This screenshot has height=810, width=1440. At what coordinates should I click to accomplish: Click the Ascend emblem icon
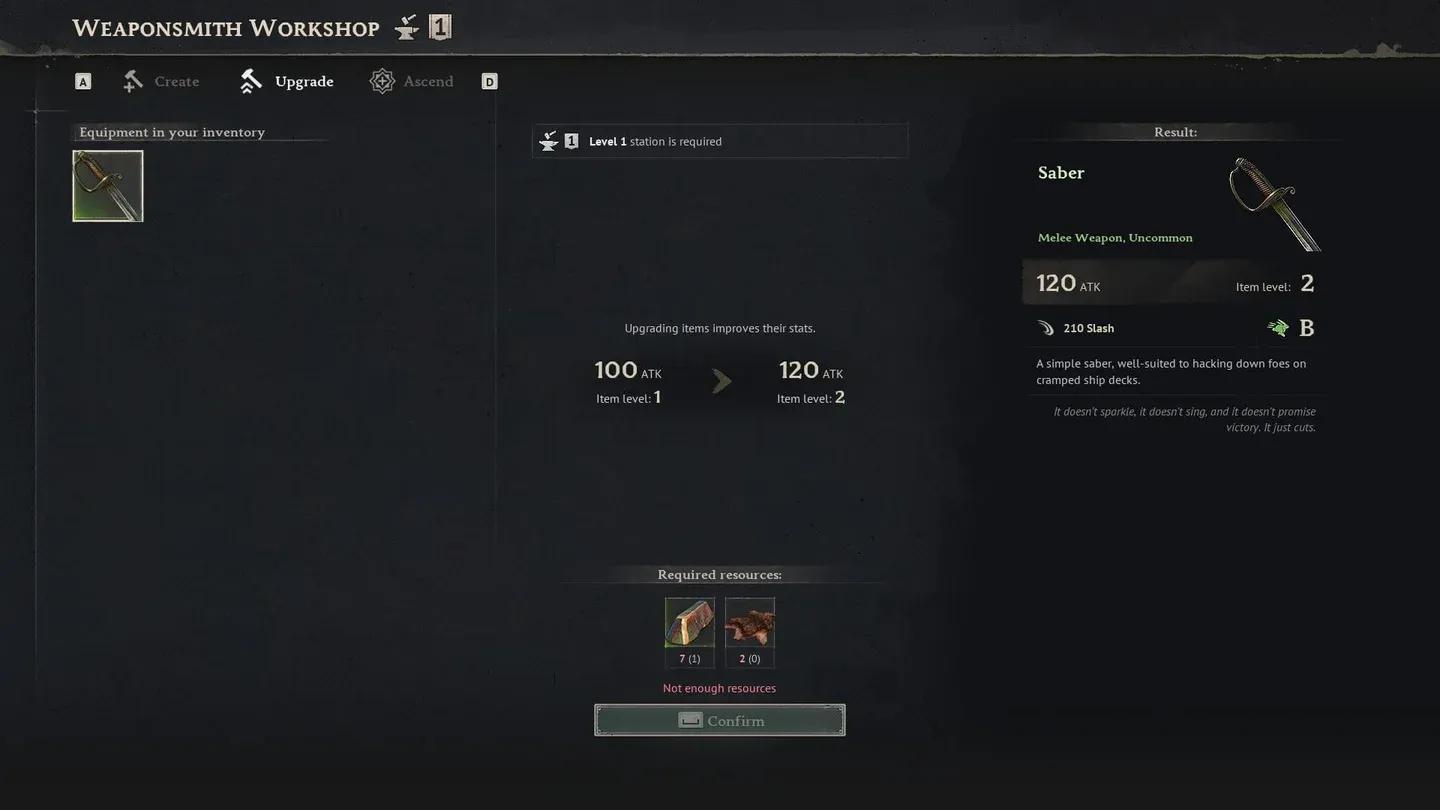tap(381, 80)
